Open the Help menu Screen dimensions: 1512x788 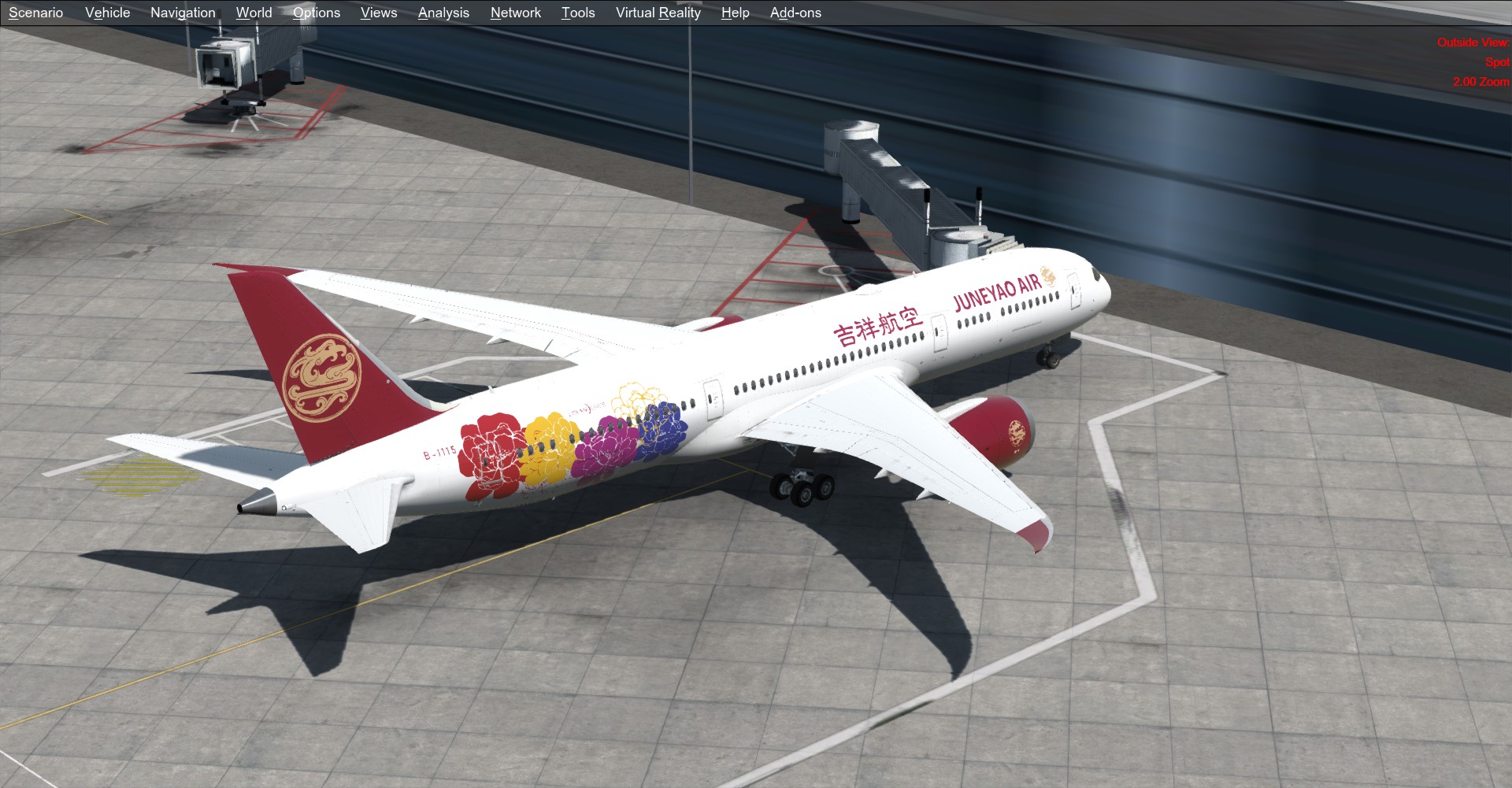click(x=733, y=13)
